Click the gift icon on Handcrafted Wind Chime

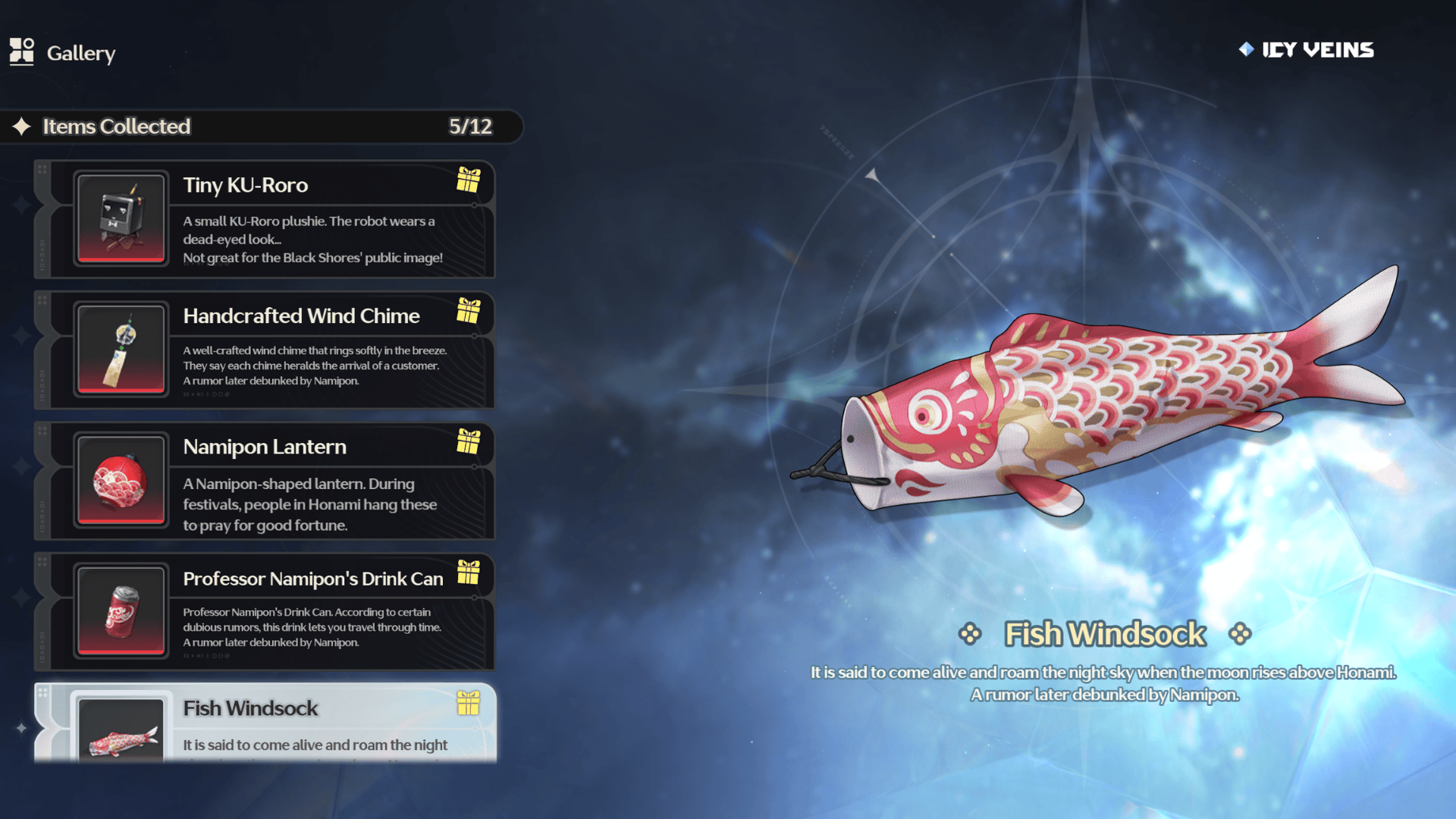(469, 311)
